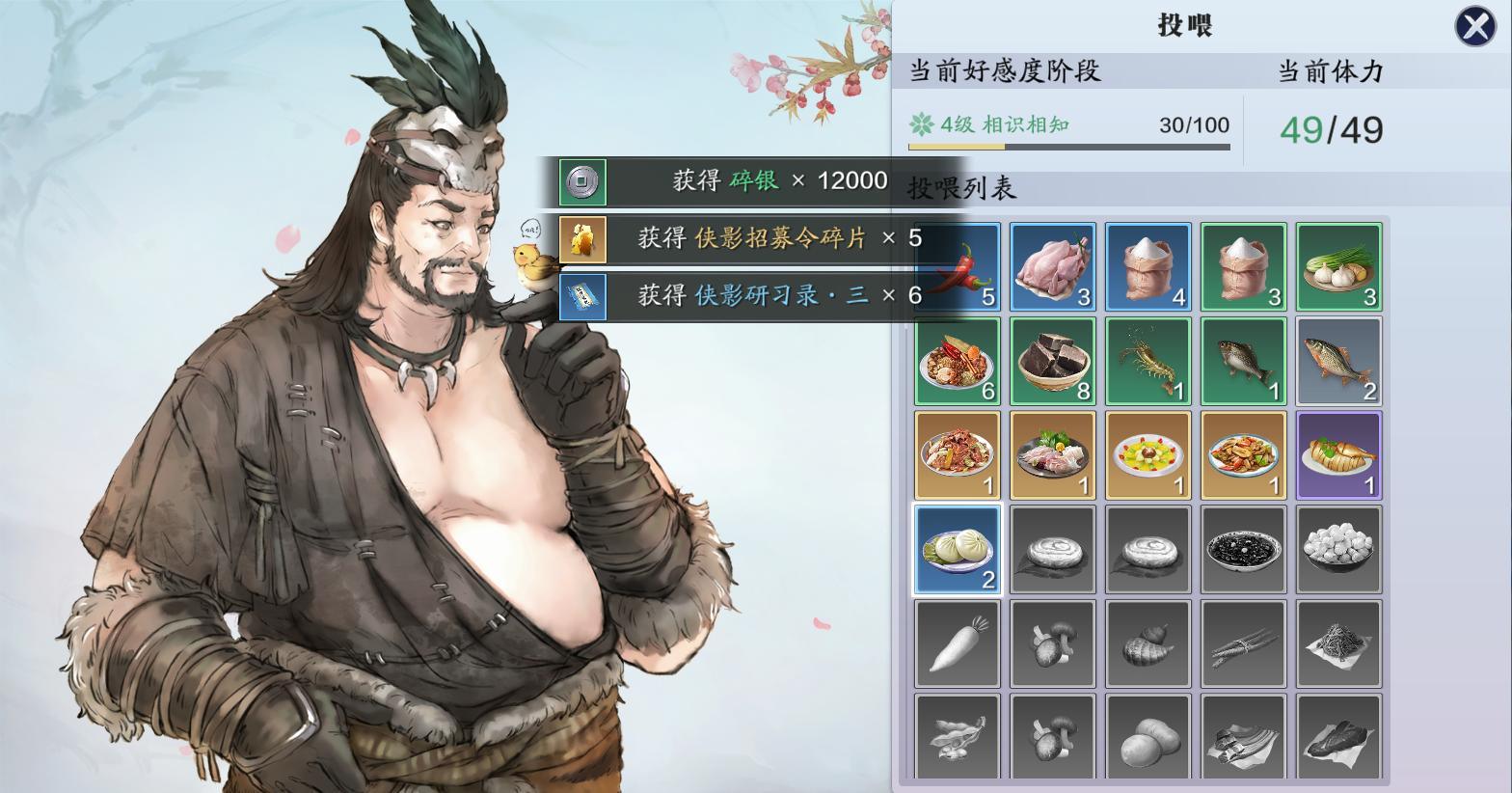Pick the tofu basket with count 8
Image resolution: width=1512 pixels, height=793 pixels.
(x=1052, y=361)
